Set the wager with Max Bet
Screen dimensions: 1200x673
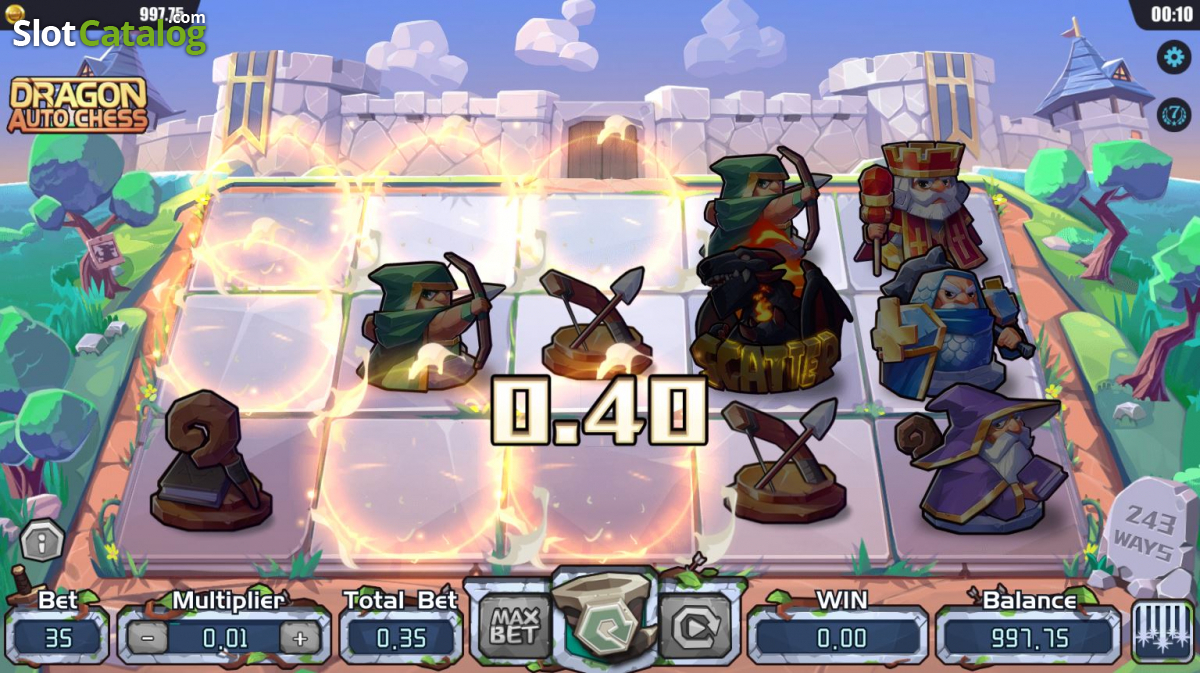[514, 626]
